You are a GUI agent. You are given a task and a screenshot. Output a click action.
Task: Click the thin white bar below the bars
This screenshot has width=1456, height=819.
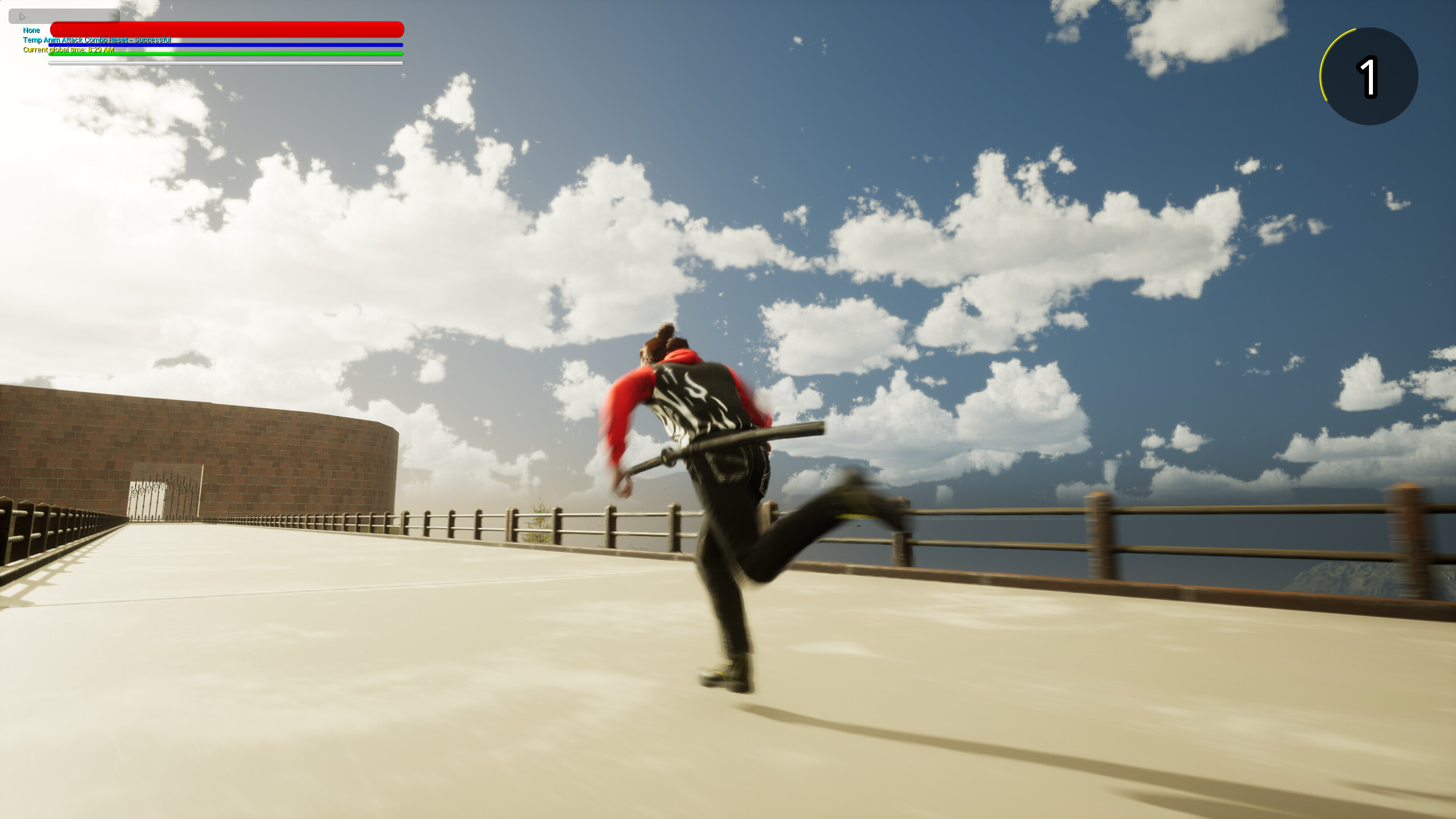pos(226,63)
